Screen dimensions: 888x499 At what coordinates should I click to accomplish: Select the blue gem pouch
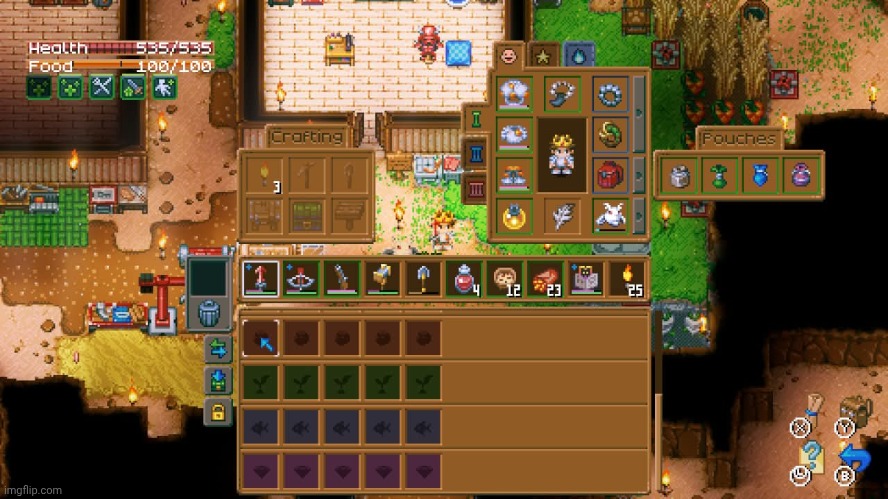click(x=760, y=176)
